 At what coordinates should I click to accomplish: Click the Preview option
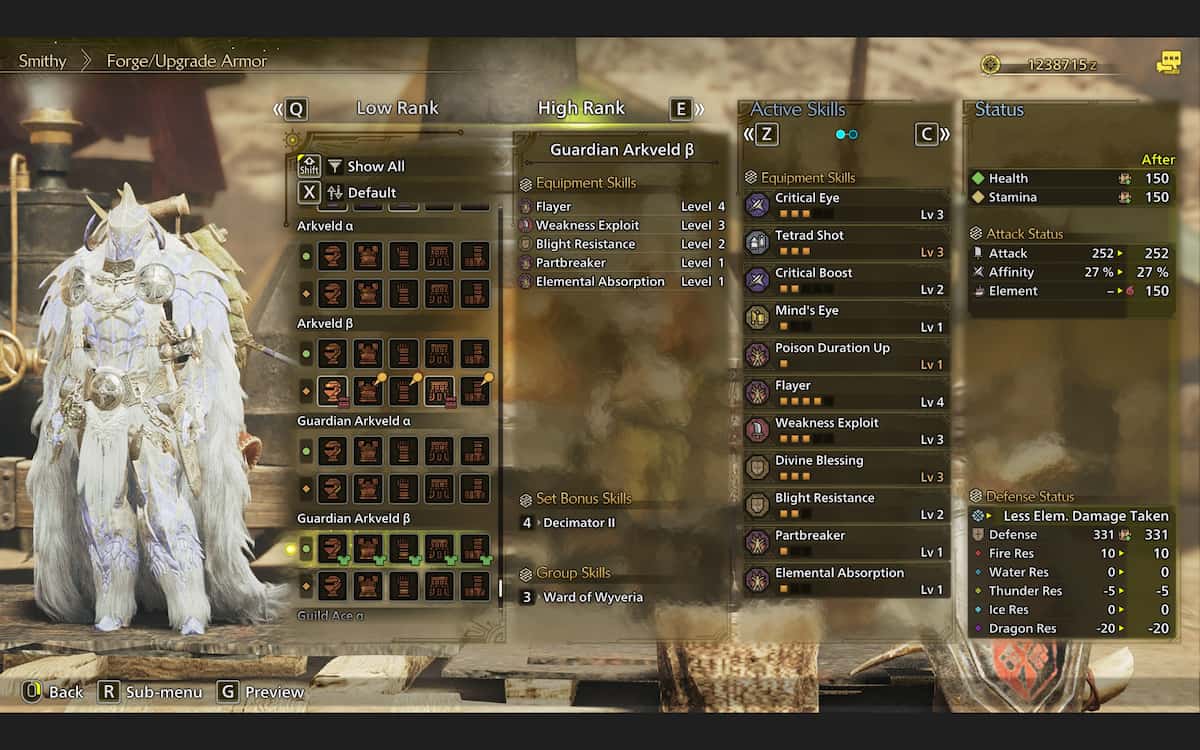point(261,692)
